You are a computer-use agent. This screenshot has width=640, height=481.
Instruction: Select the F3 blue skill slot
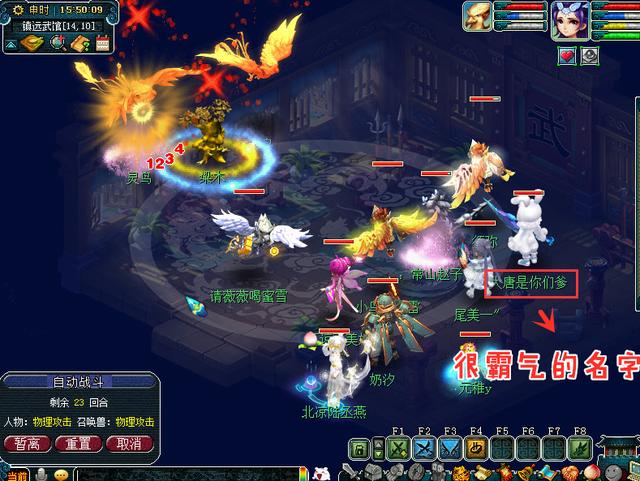450,448
